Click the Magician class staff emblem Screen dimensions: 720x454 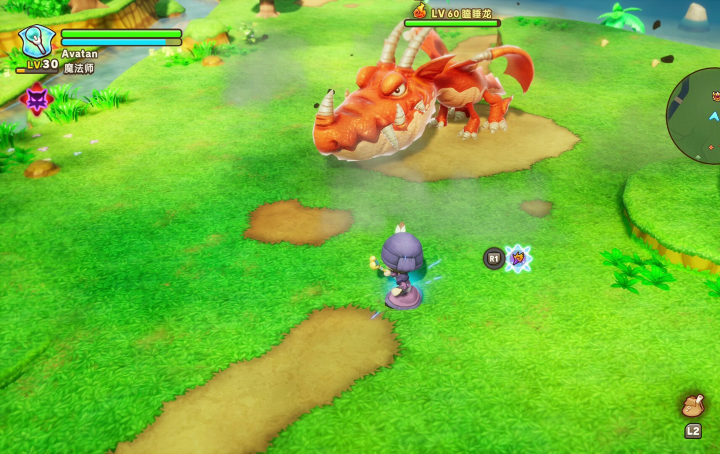pos(36,40)
